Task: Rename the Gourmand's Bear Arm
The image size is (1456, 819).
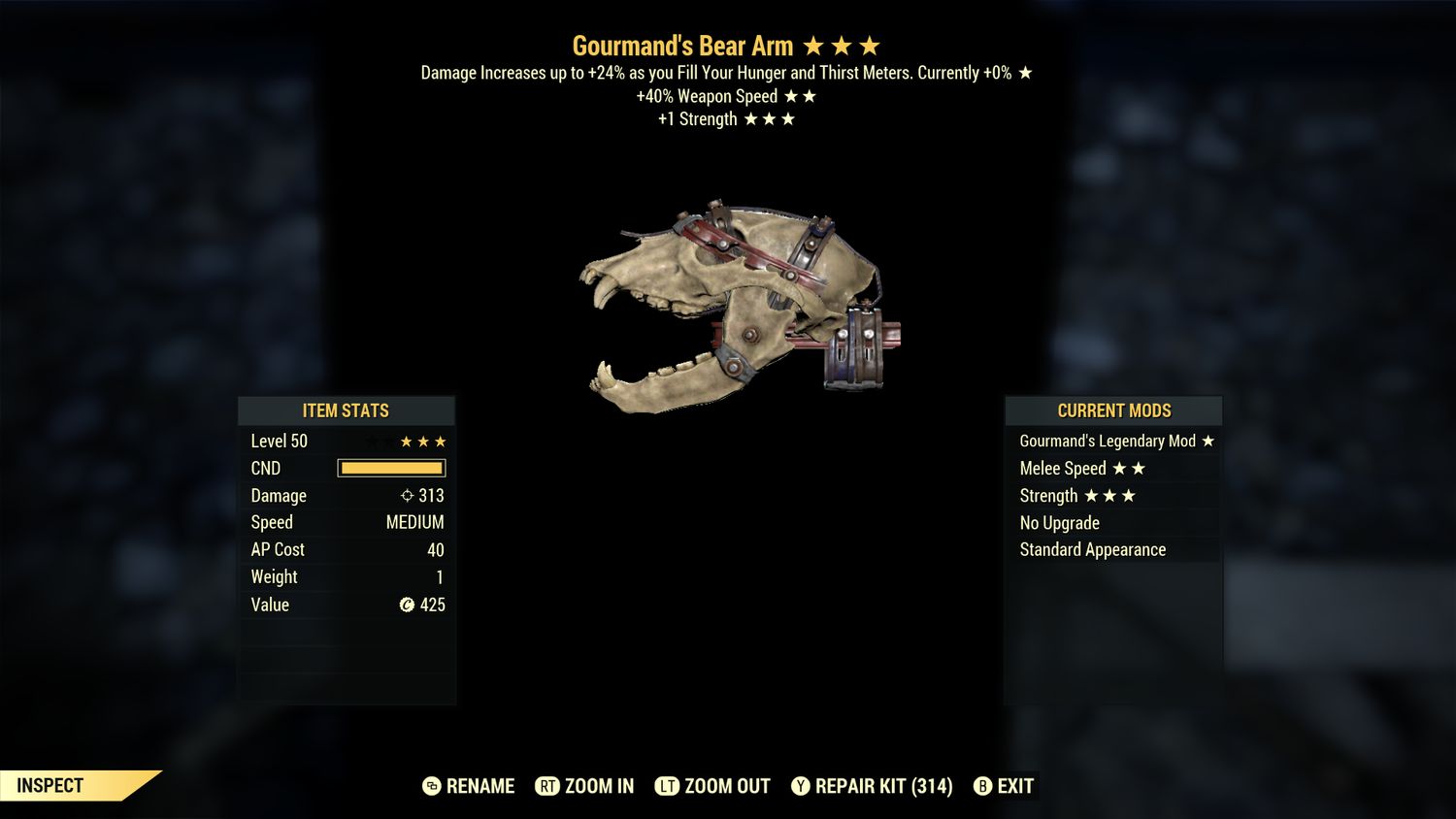Action: point(469,786)
